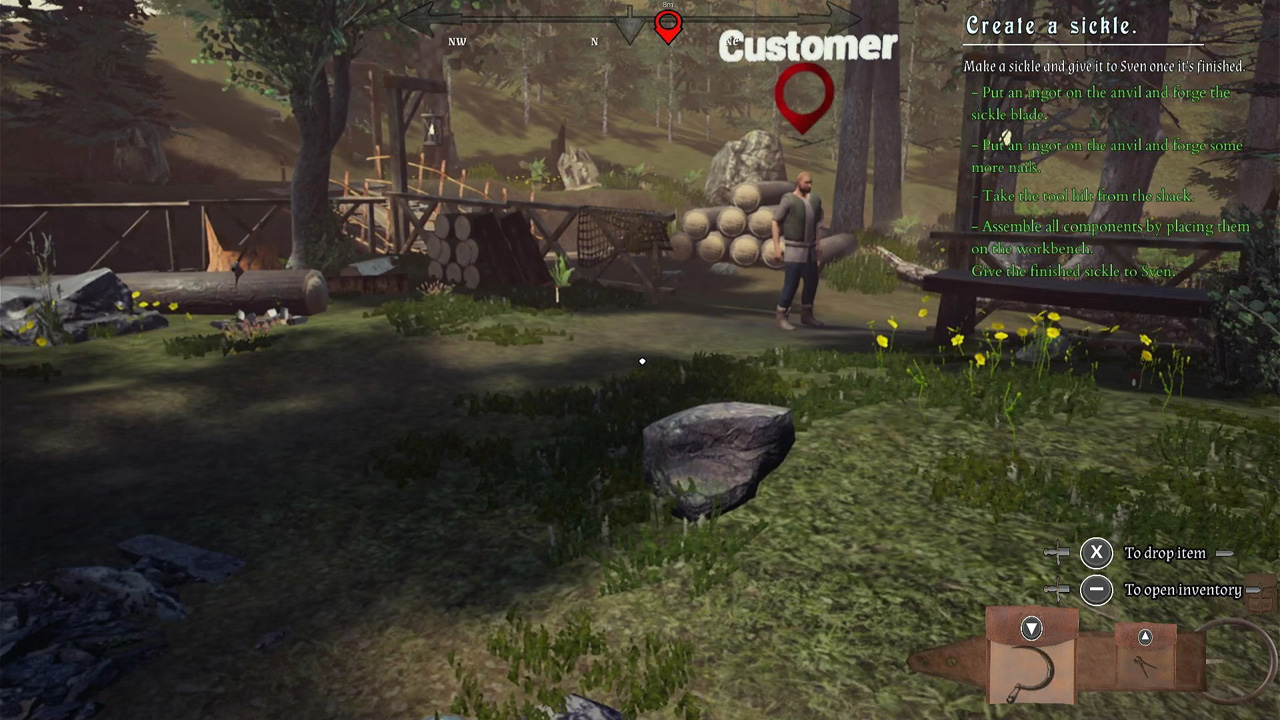The image size is (1280, 720).
Task: Click the X drop item button icon
Action: (1096, 552)
